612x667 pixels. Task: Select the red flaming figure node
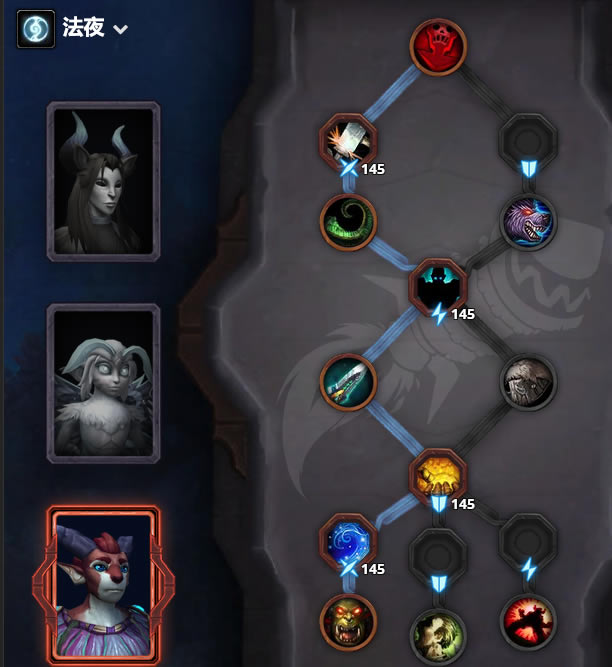tap(528, 621)
